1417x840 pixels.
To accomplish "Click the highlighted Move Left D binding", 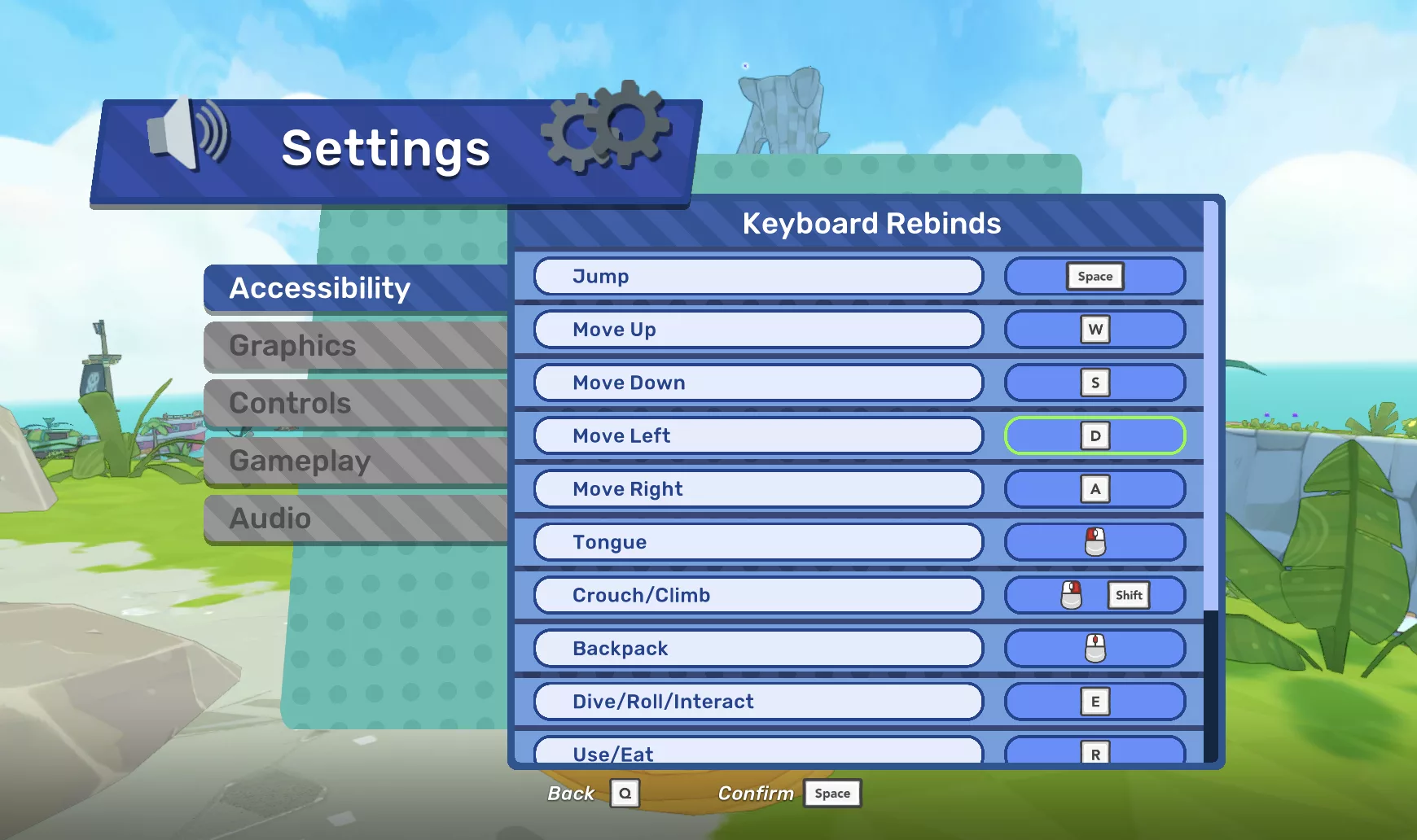I will [1095, 435].
